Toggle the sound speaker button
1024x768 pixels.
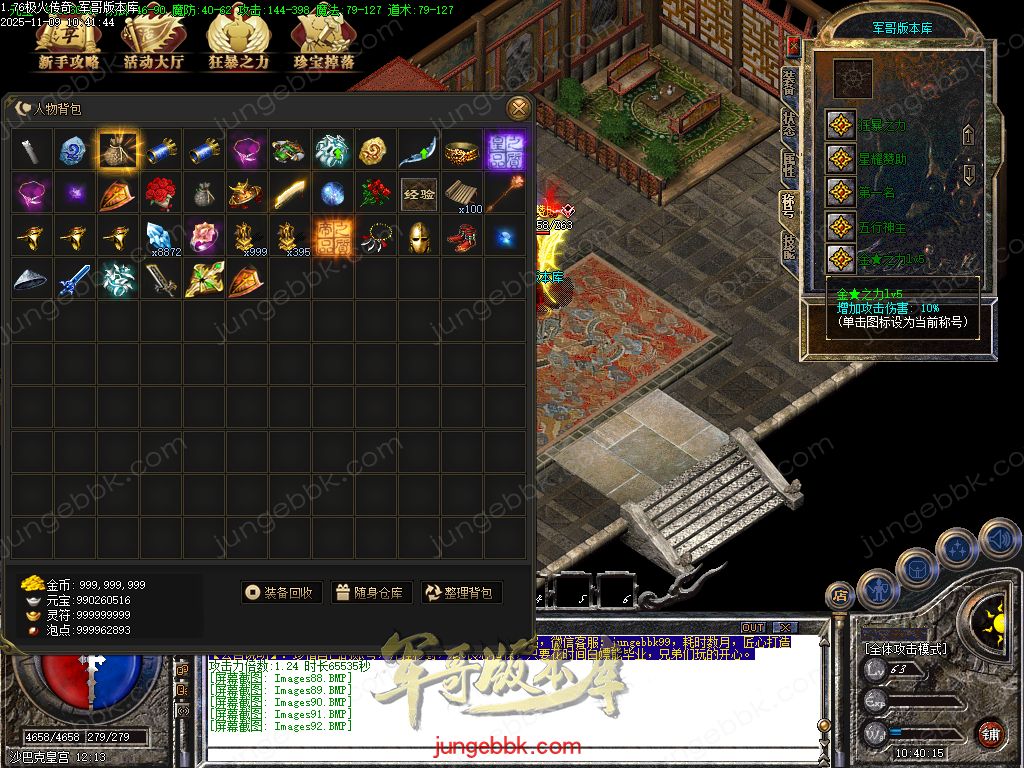click(999, 541)
